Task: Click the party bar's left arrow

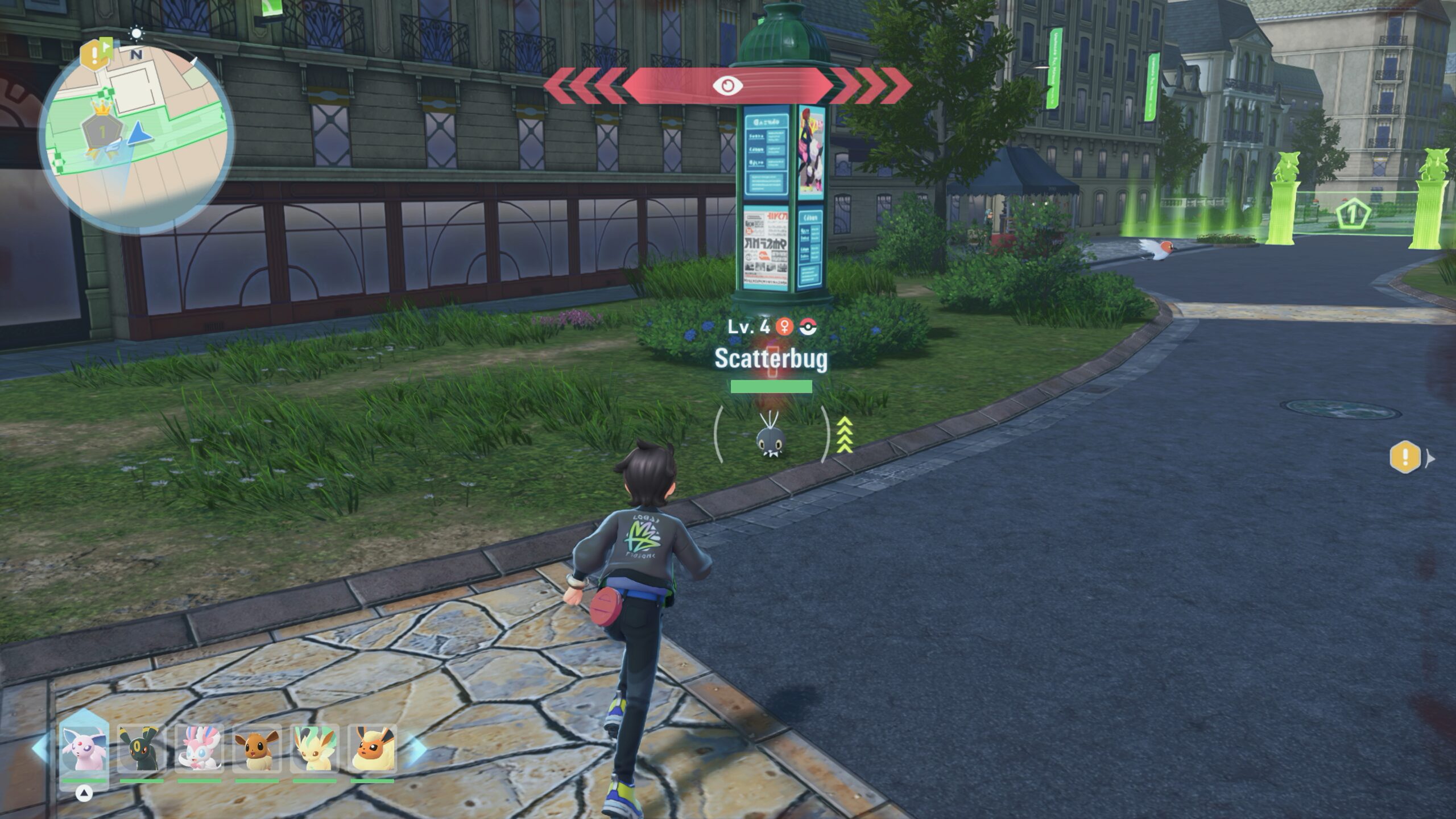Action: pos(40,748)
